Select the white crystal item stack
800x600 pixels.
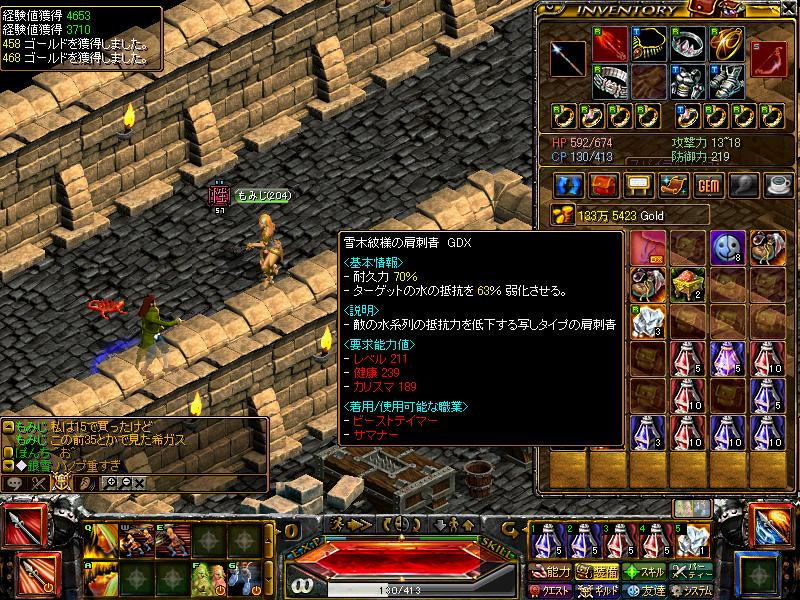tap(648, 321)
